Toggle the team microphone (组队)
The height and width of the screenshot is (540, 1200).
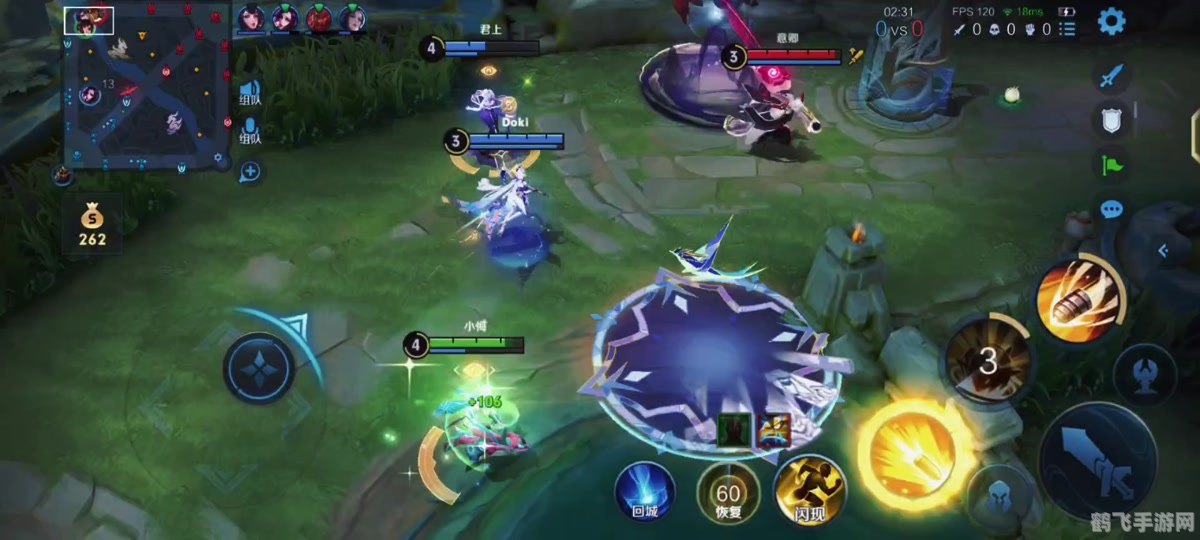point(250,130)
